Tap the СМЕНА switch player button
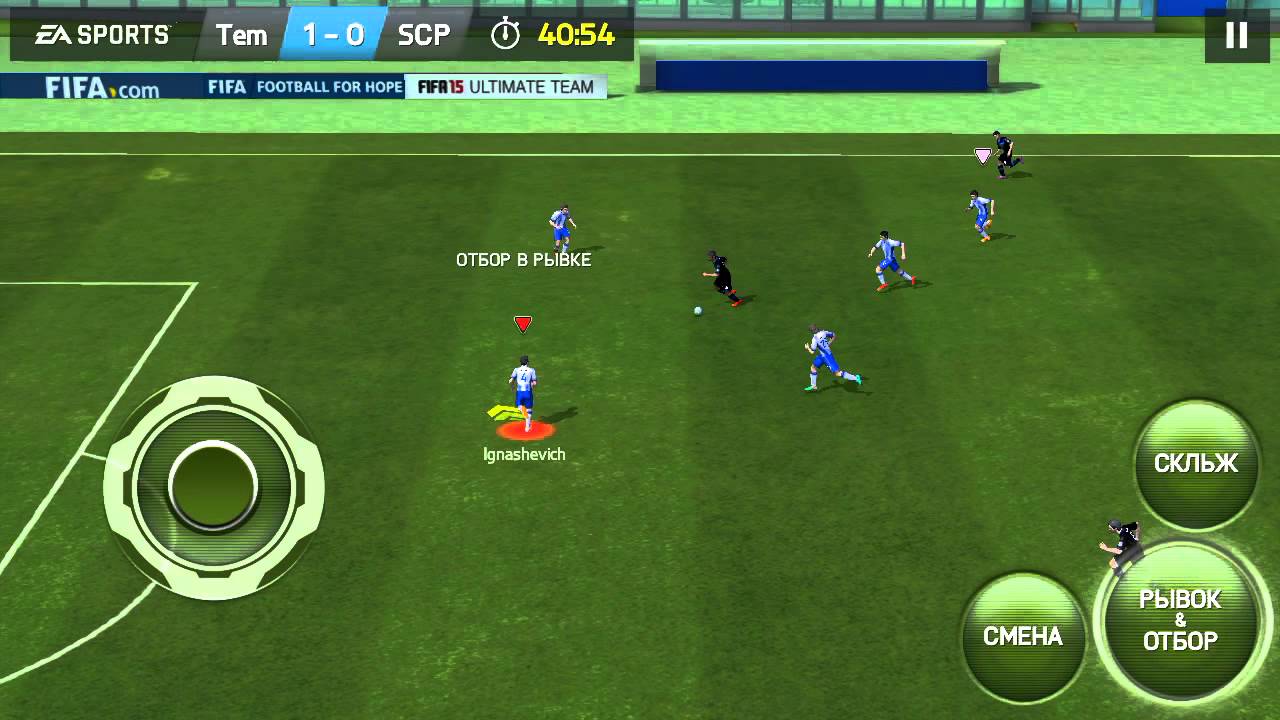Image resolution: width=1280 pixels, height=720 pixels. tap(1023, 637)
